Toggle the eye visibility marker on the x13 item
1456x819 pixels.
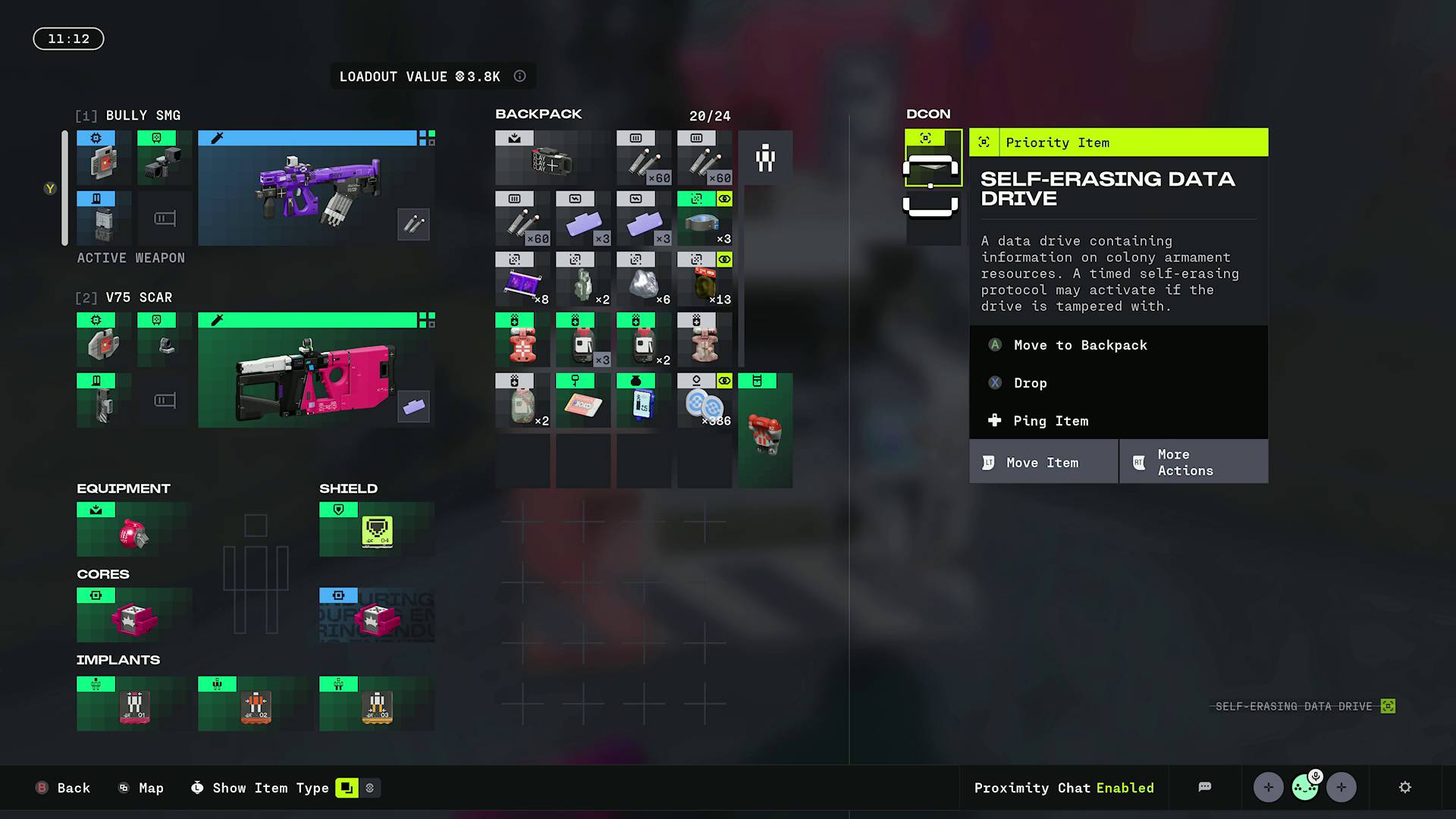tap(724, 259)
